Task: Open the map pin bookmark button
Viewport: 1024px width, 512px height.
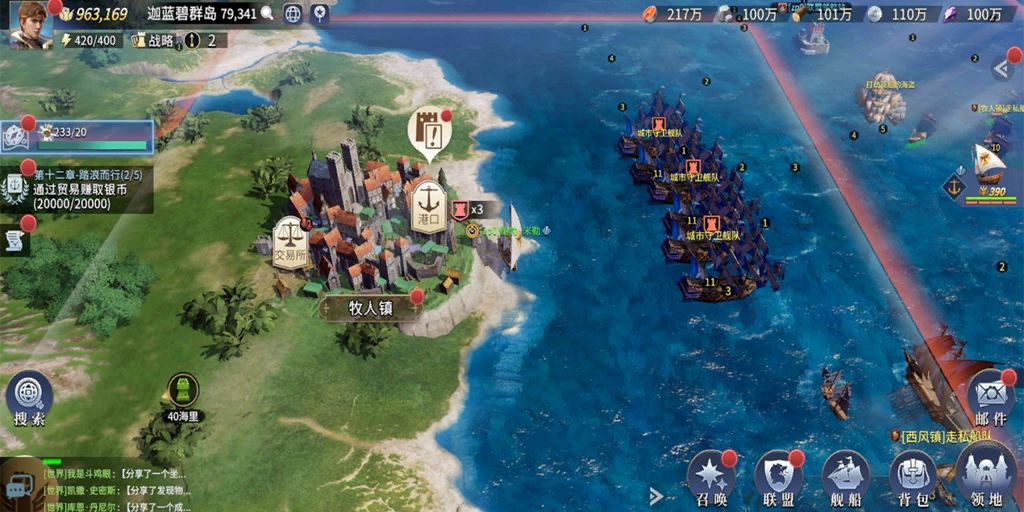Action: (x=320, y=14)
